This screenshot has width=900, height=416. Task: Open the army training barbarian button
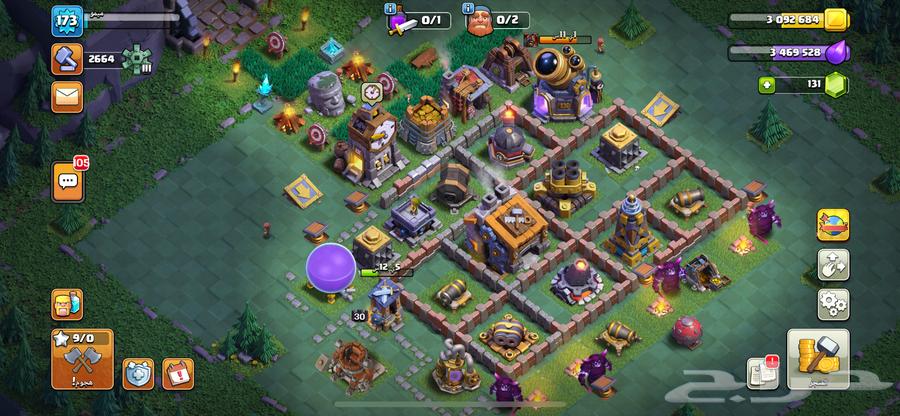(68, 303)
